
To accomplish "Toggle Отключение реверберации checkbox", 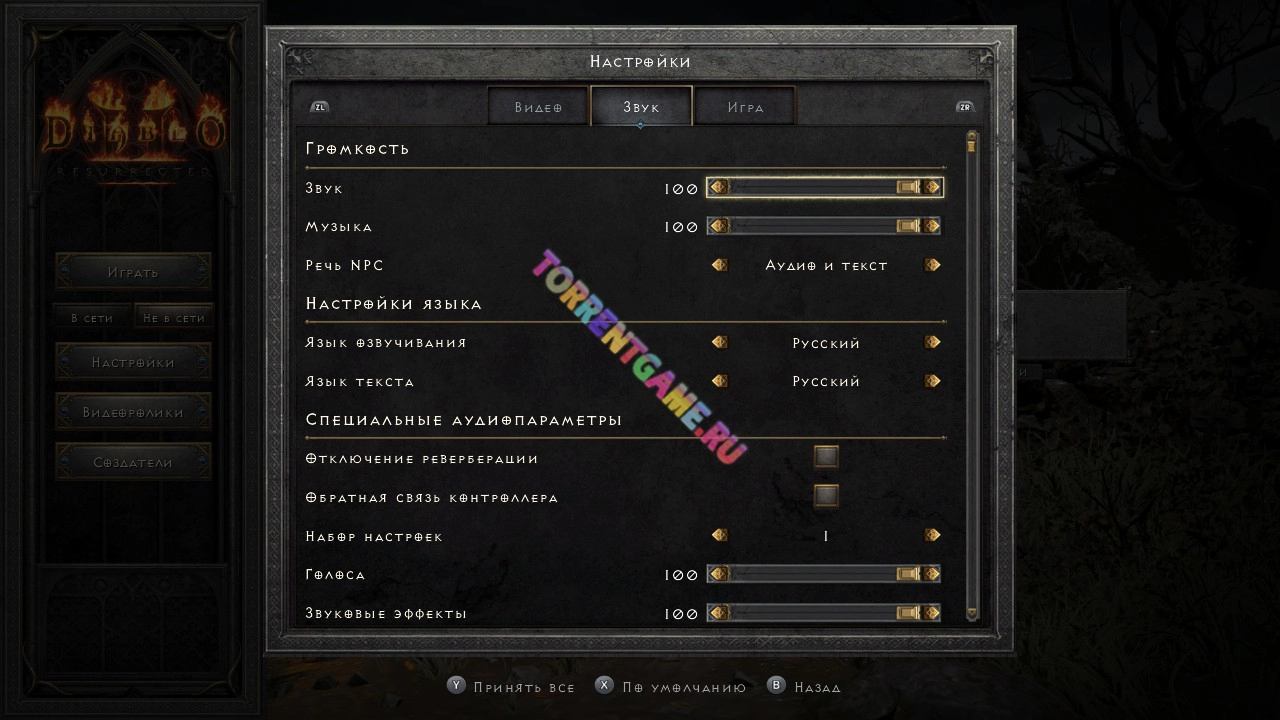I will click(x=826, y=457).
